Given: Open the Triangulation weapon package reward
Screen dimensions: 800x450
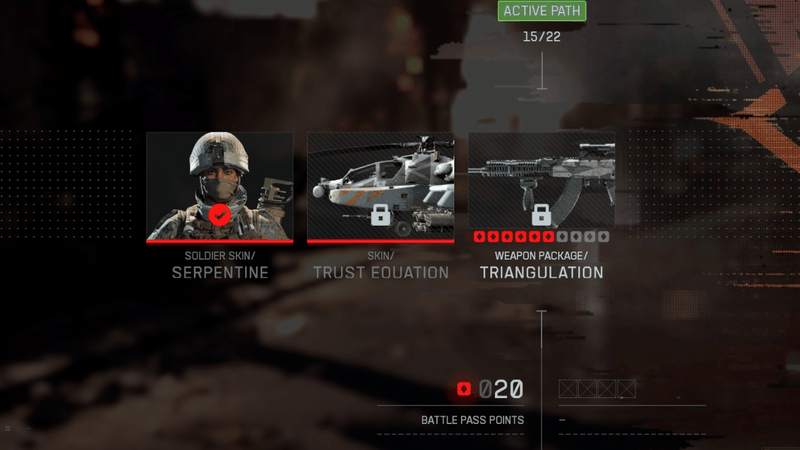Looking at the screenshot, I should (541, 187).
